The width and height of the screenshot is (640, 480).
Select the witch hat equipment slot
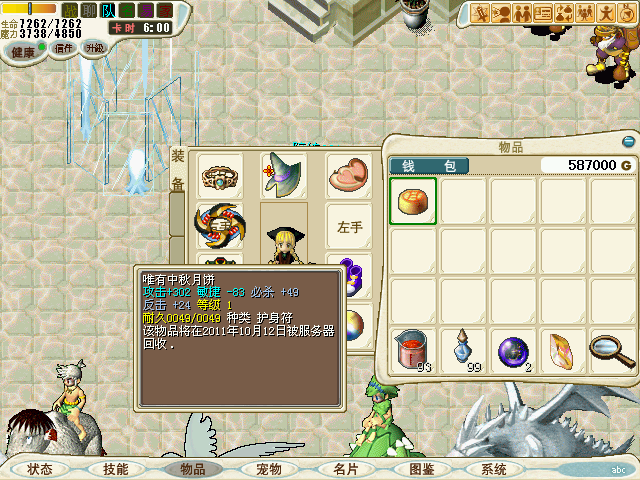pos(282,174)
